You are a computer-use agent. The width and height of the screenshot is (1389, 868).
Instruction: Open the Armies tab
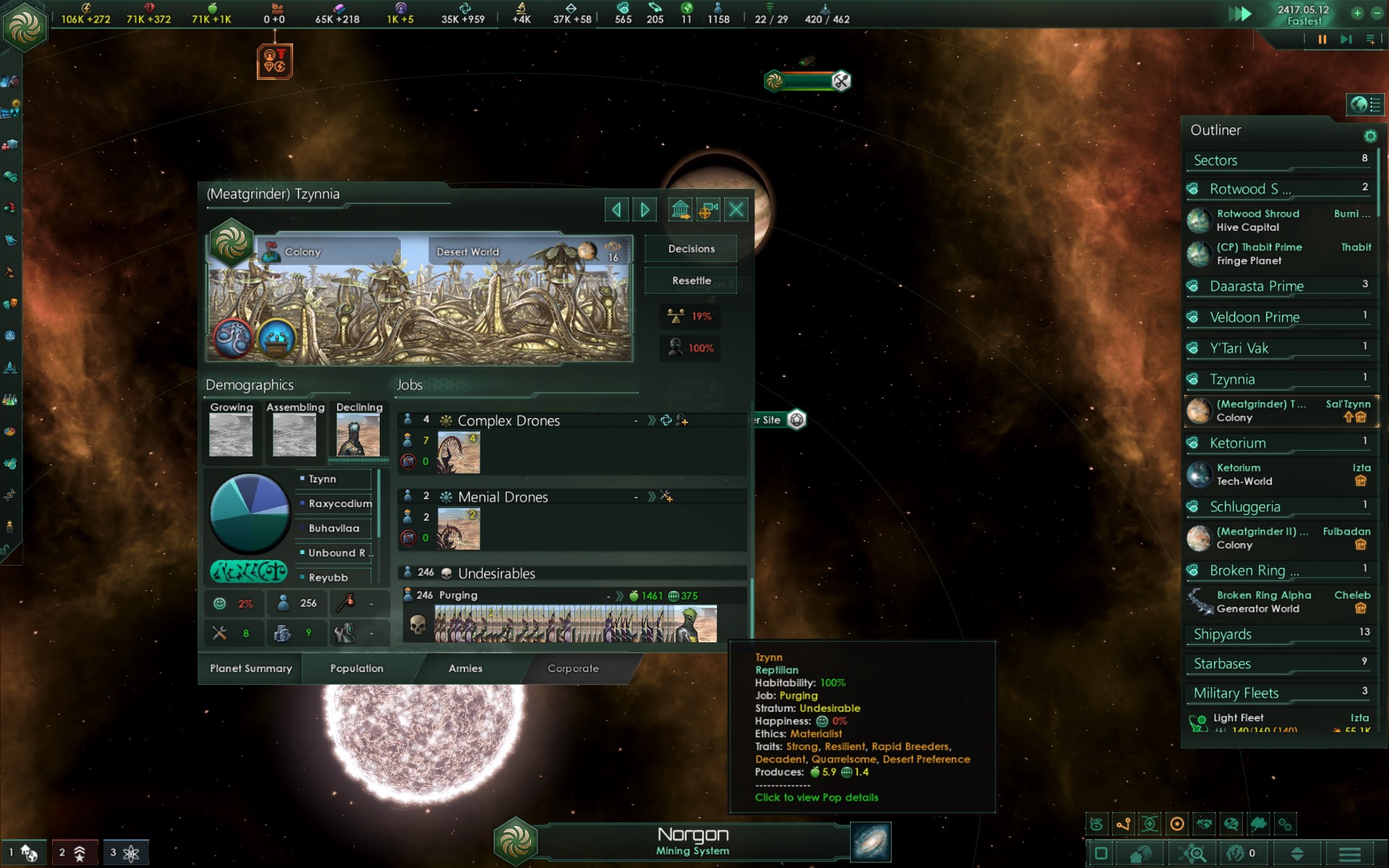pos(465,668)
